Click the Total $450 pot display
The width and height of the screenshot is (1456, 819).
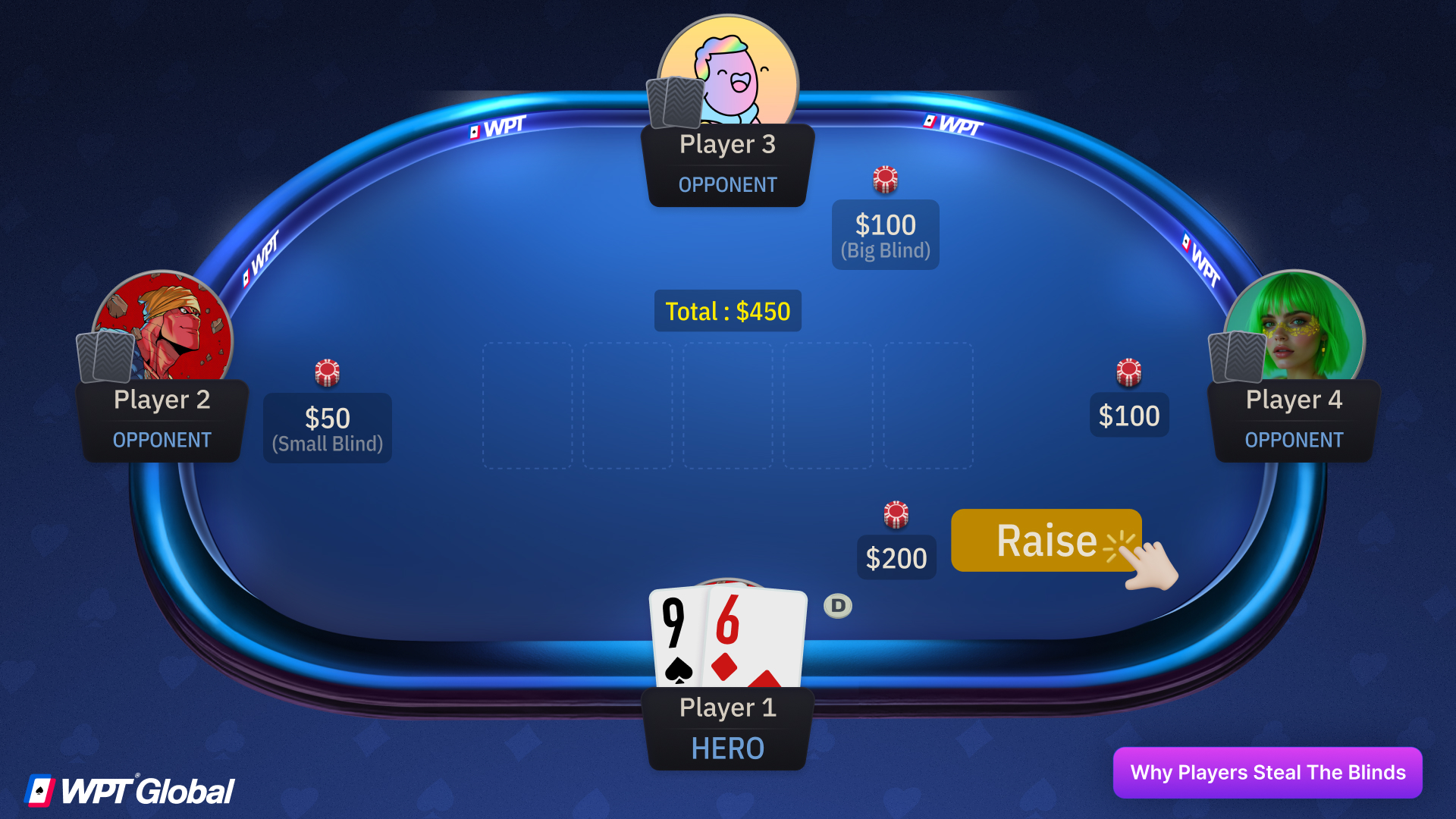727,311
